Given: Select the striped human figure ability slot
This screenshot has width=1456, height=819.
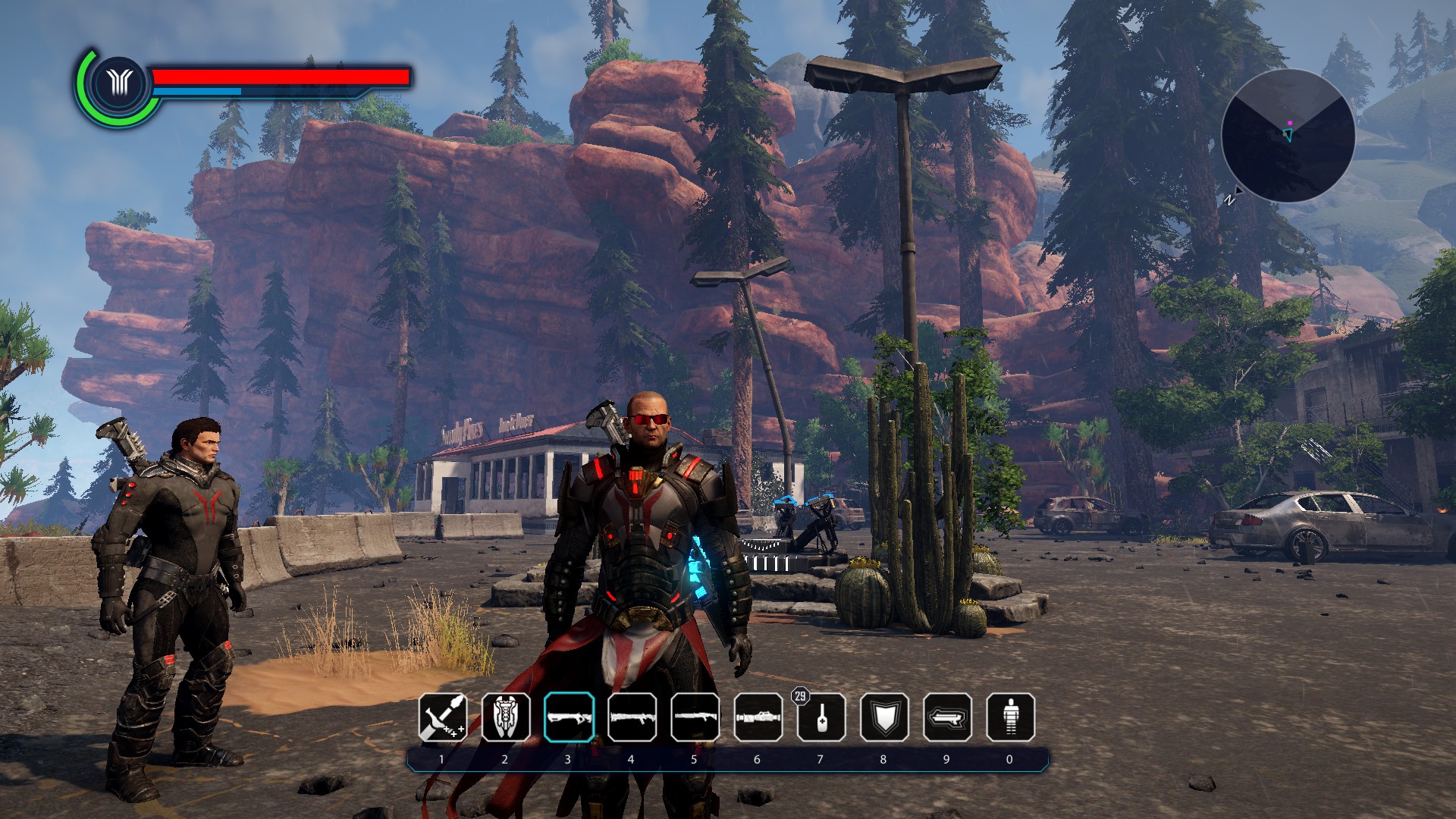Looking at the screenshot, I should [x=1010, y=717].
